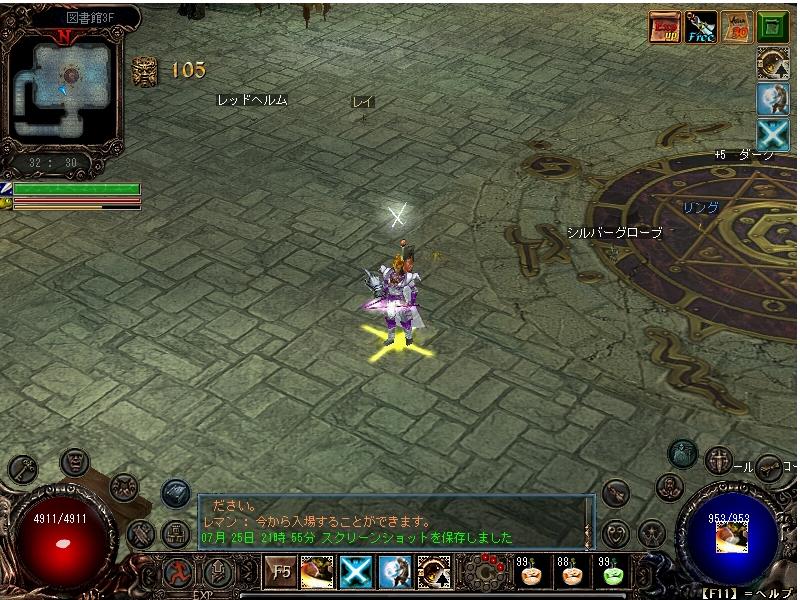Image resolution: width=800 pixels, height=600 pixels.
Task: Open the minimap of Library 3F
Action: (66, 80)
